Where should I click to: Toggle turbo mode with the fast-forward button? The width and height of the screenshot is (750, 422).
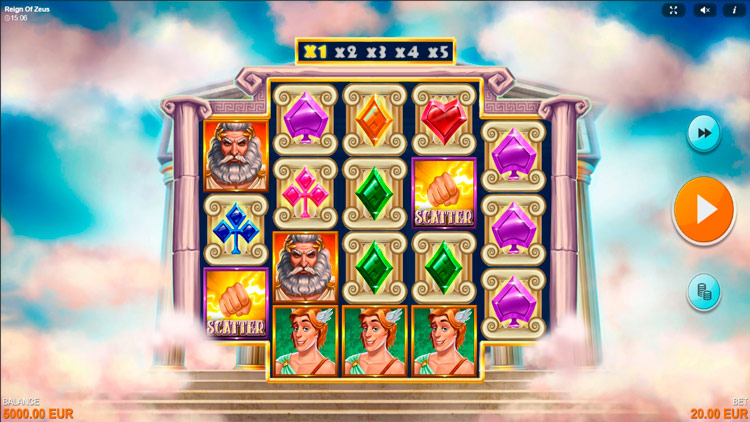[x=703, y=133]
